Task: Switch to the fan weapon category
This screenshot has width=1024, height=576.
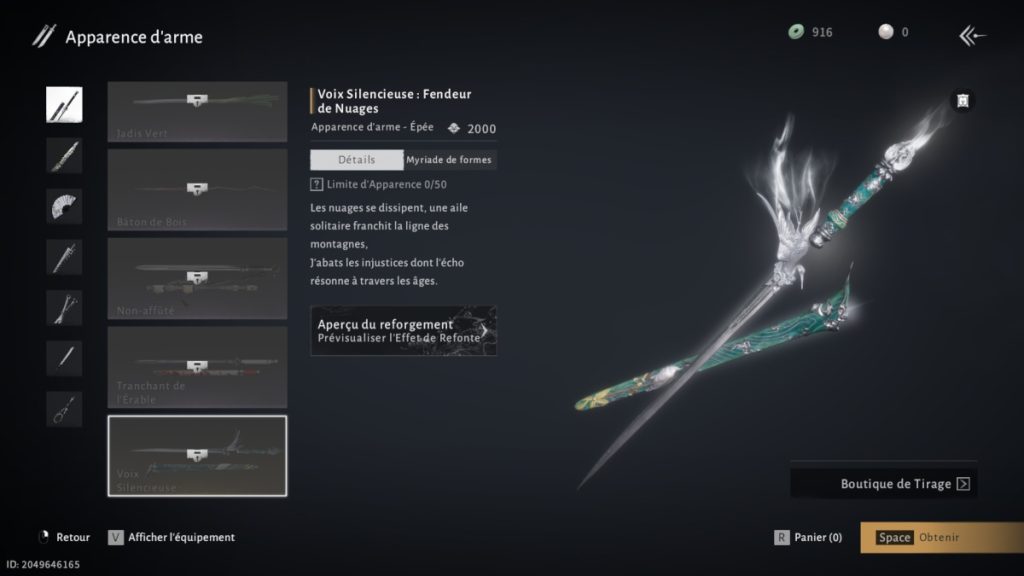Action: tap(64, 206)
